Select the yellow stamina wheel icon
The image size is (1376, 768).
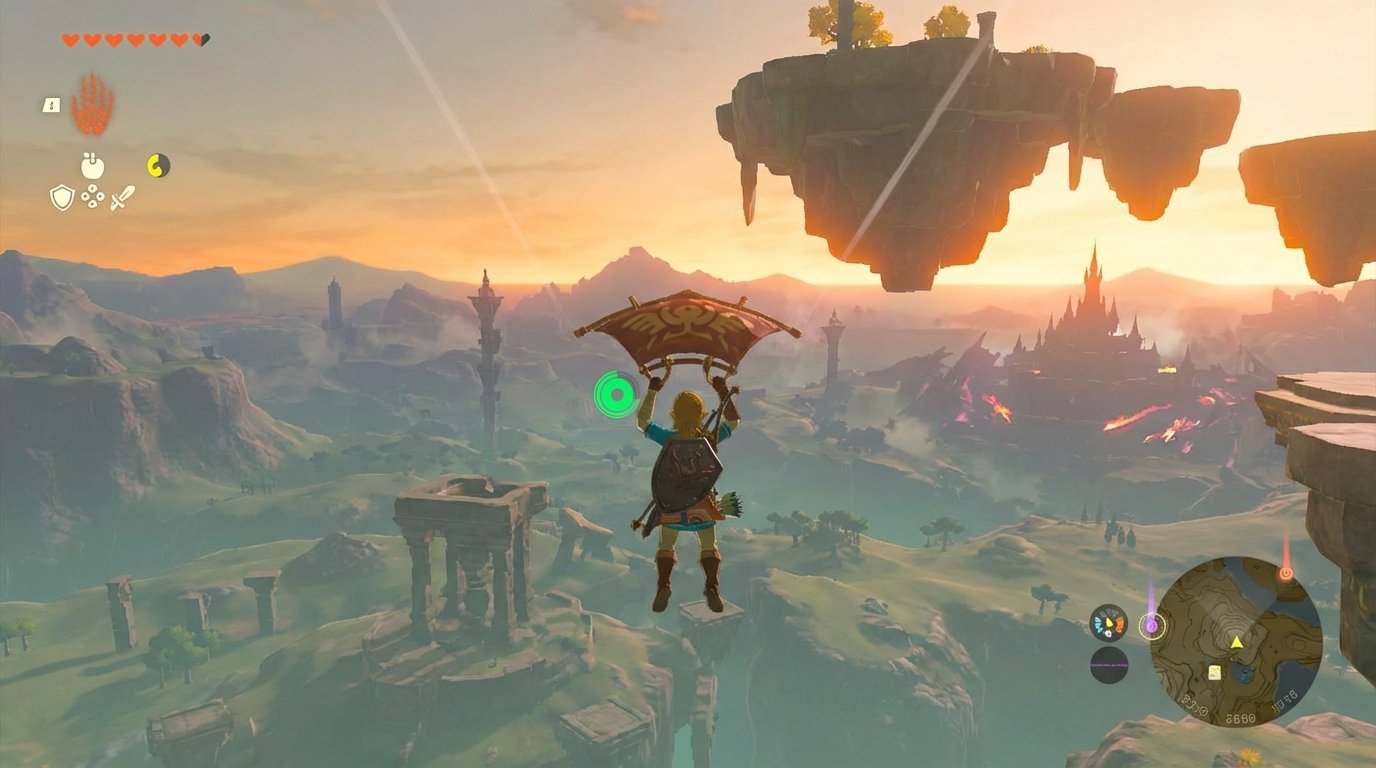157,164
